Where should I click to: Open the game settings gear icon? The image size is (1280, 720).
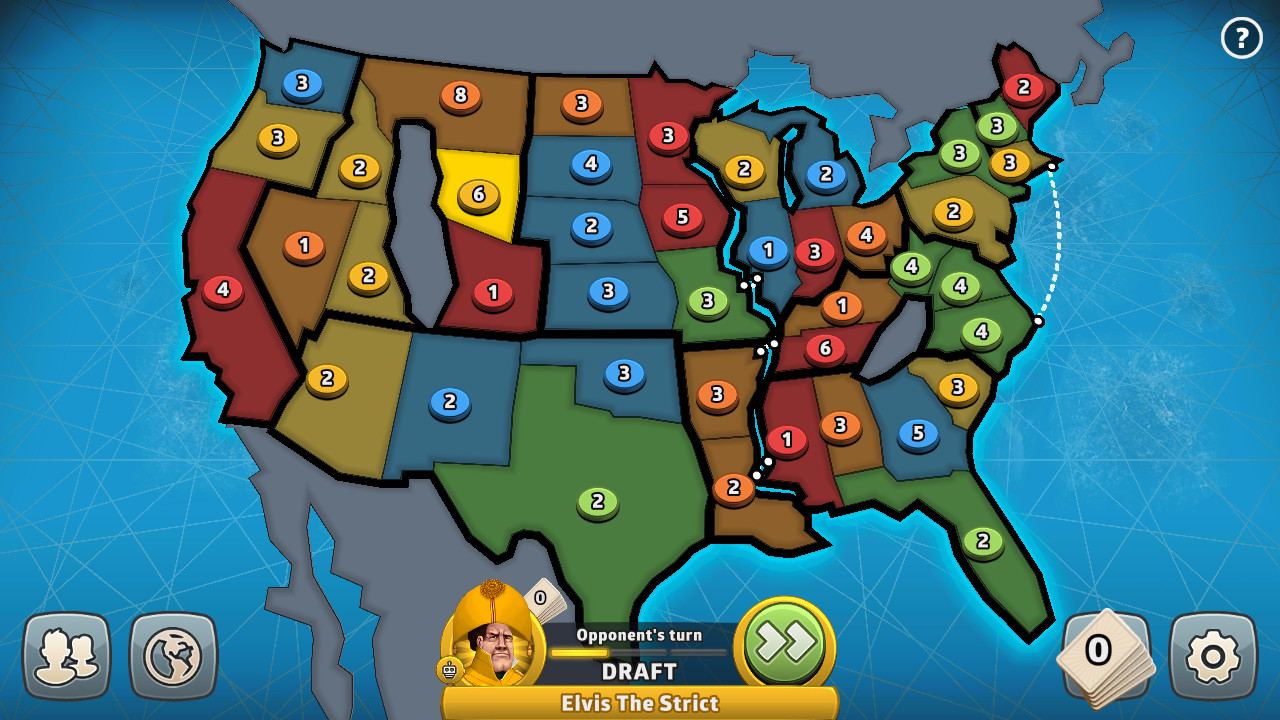[1212, 656]
